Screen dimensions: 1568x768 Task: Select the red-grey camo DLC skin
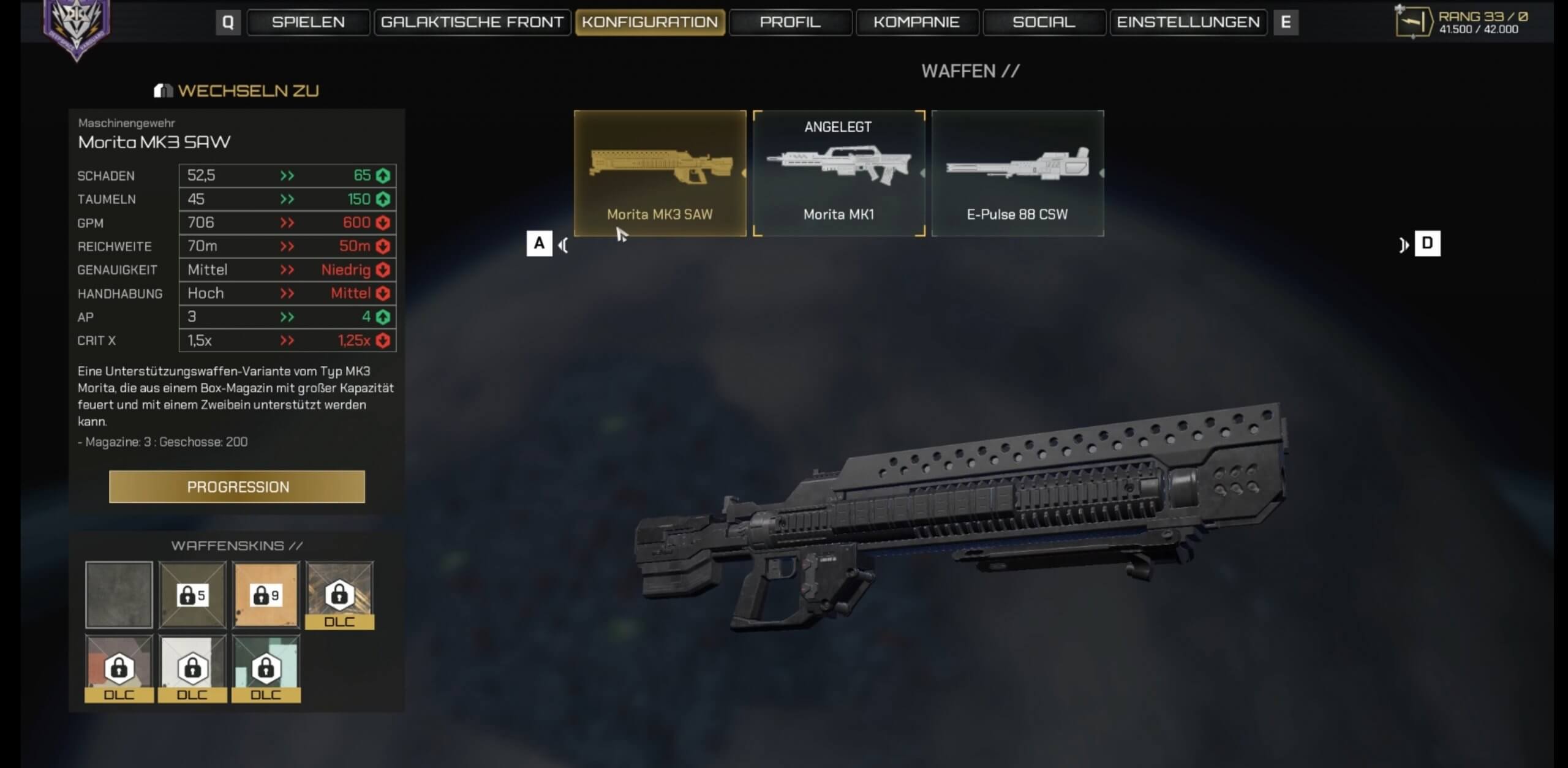point(119,668)
